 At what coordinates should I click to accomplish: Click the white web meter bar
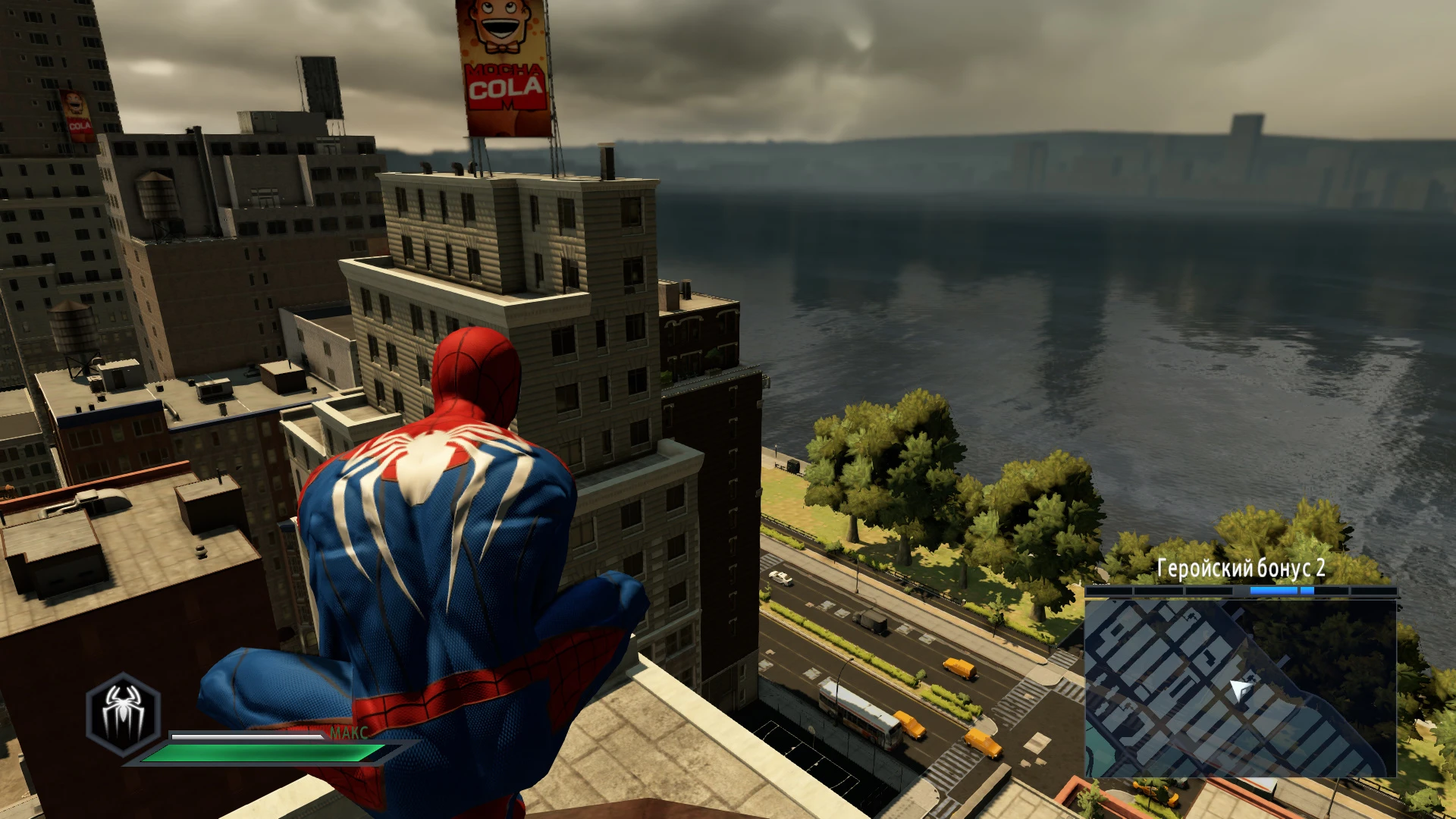point(249,736)
